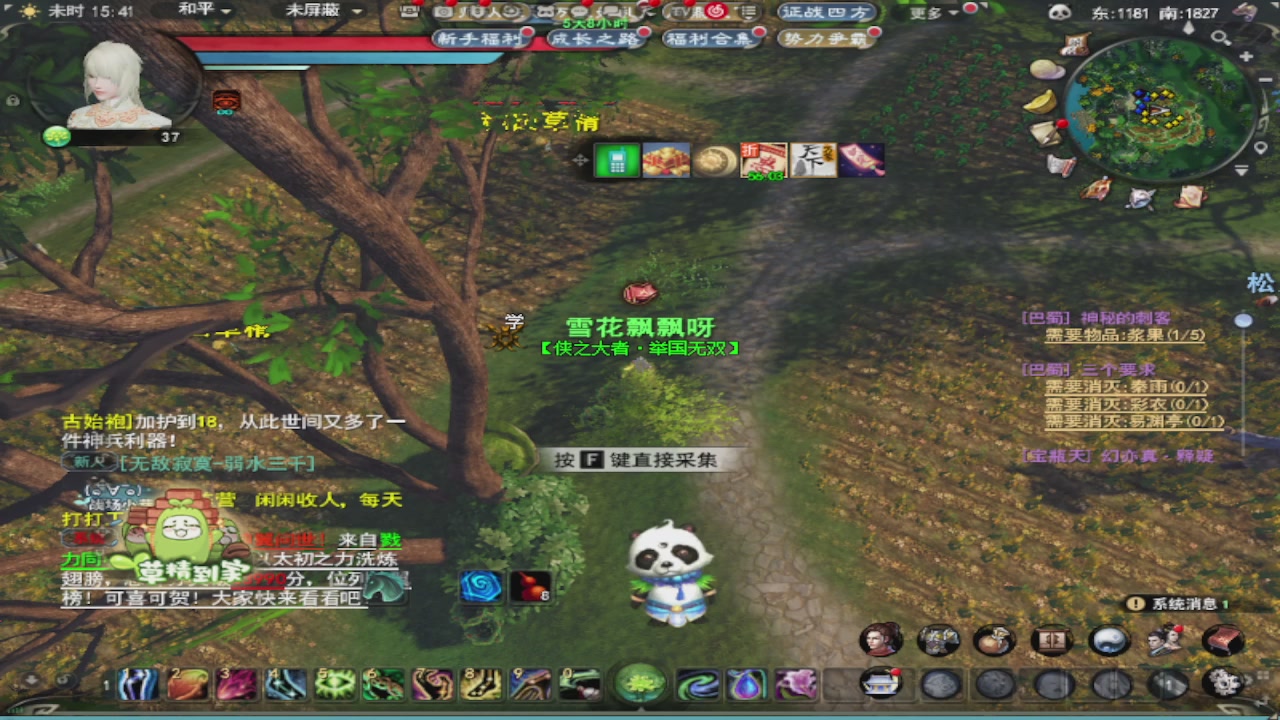Open the 征战四方 menu entry
Screen dimensions: 1280x720
point(827,13)
